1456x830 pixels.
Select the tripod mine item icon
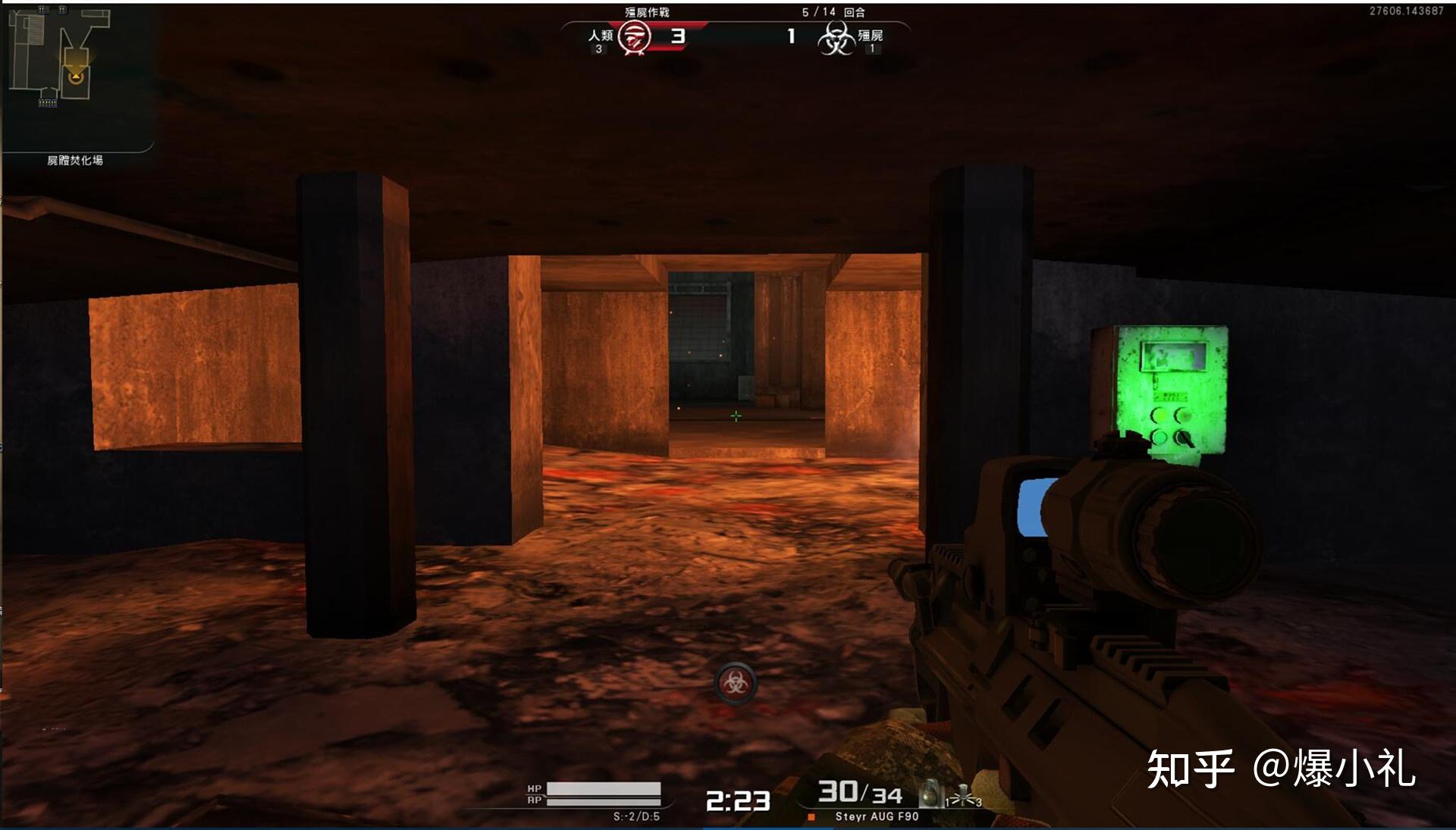(x=964, y=797)
